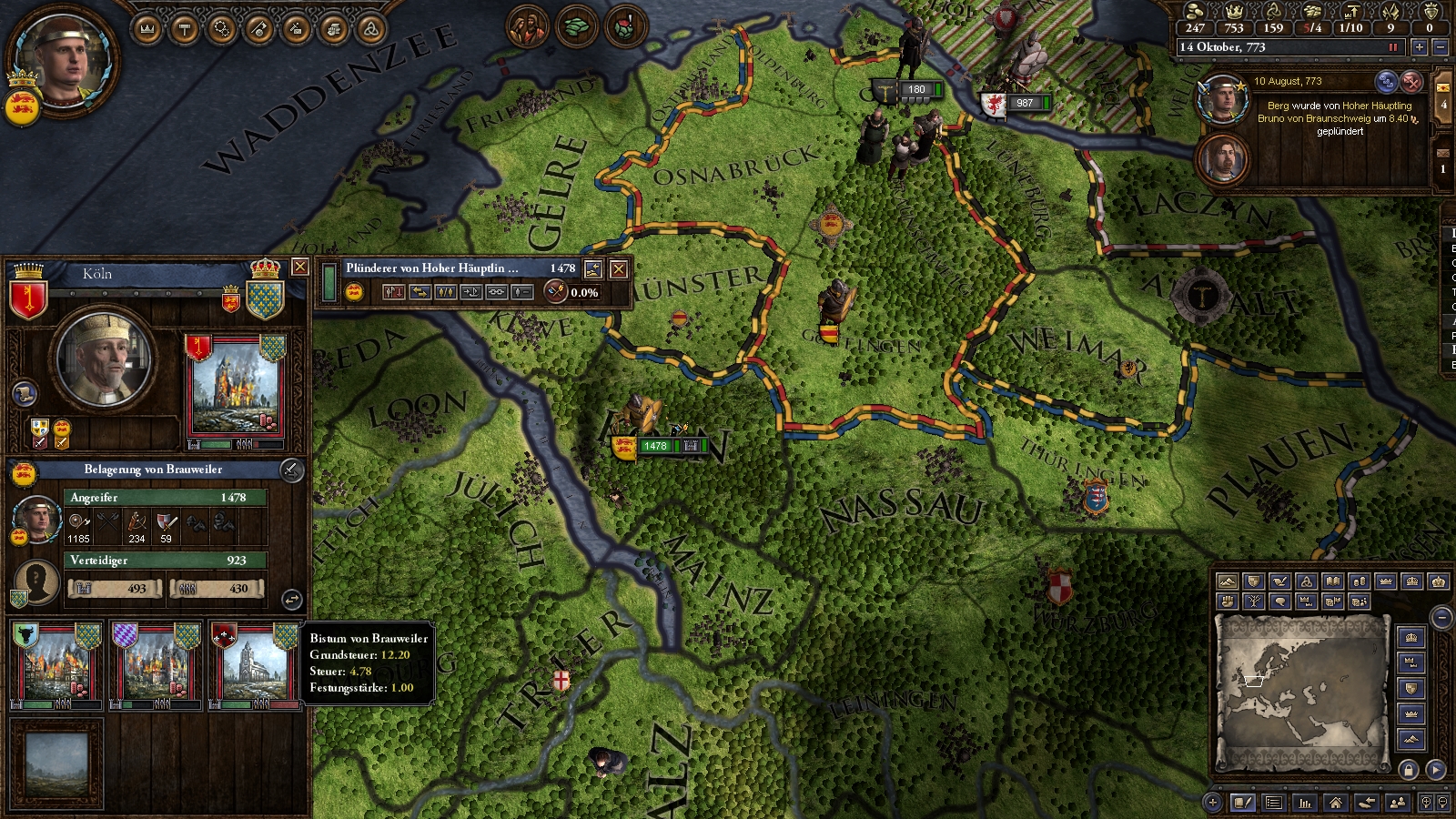The image size is (1456, 819).
Task: Open the laws tab with the hammer icon
Action: (185, 29)
